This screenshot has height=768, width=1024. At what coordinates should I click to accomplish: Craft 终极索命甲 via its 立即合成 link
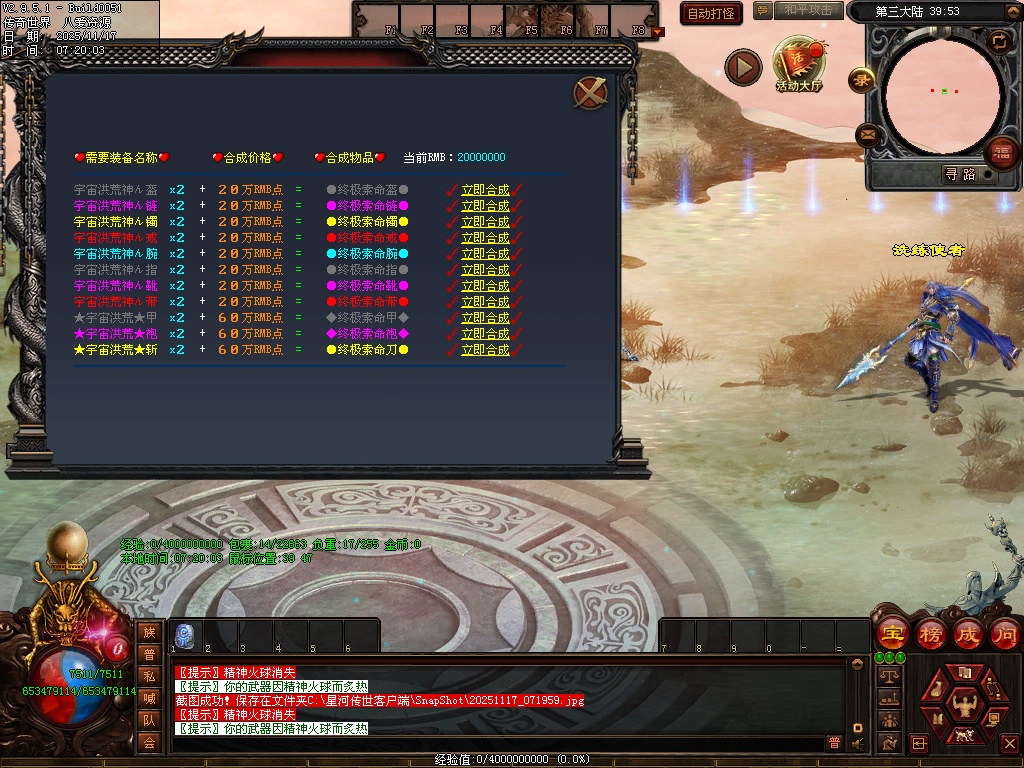485,318
